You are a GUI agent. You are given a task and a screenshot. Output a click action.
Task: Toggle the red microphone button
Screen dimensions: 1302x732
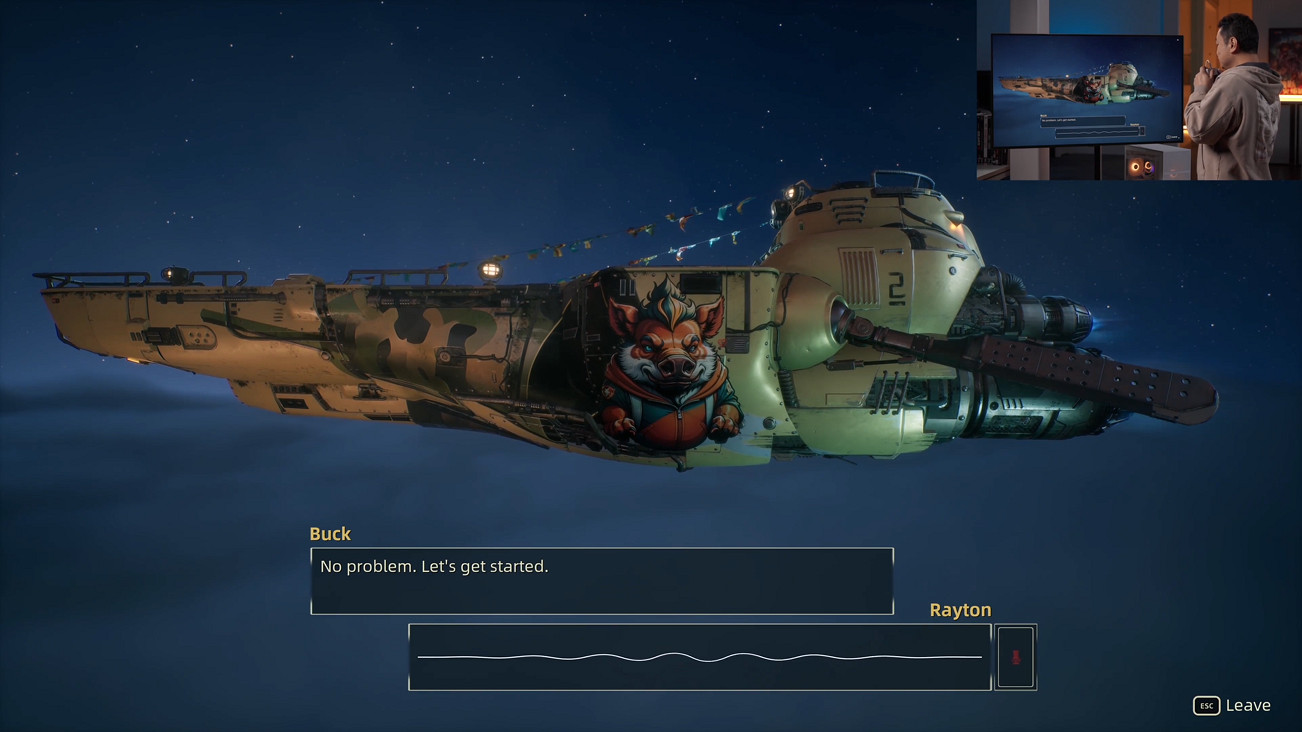(1015, 657)
